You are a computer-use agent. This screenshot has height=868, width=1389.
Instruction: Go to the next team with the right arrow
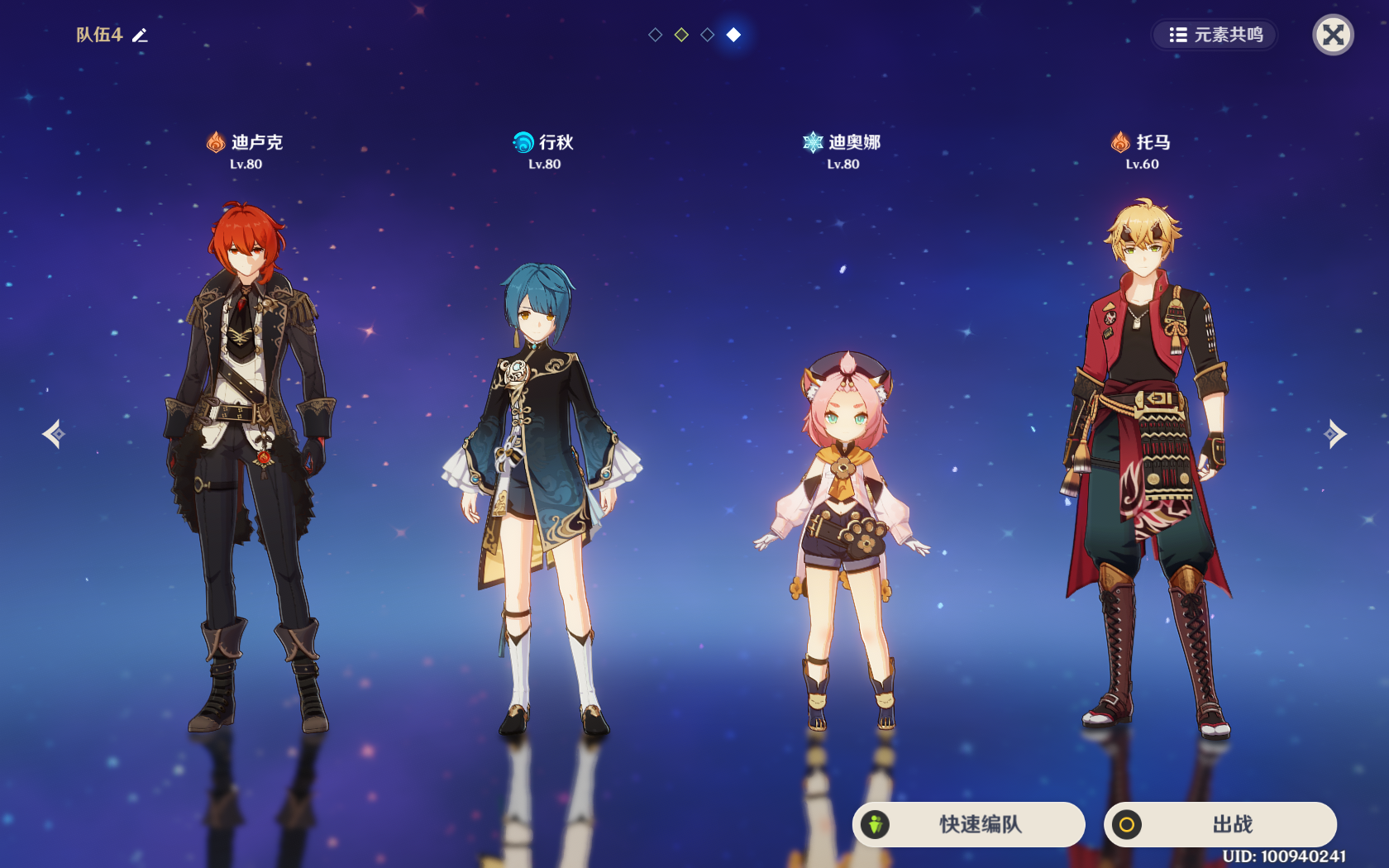point(1334,433)
